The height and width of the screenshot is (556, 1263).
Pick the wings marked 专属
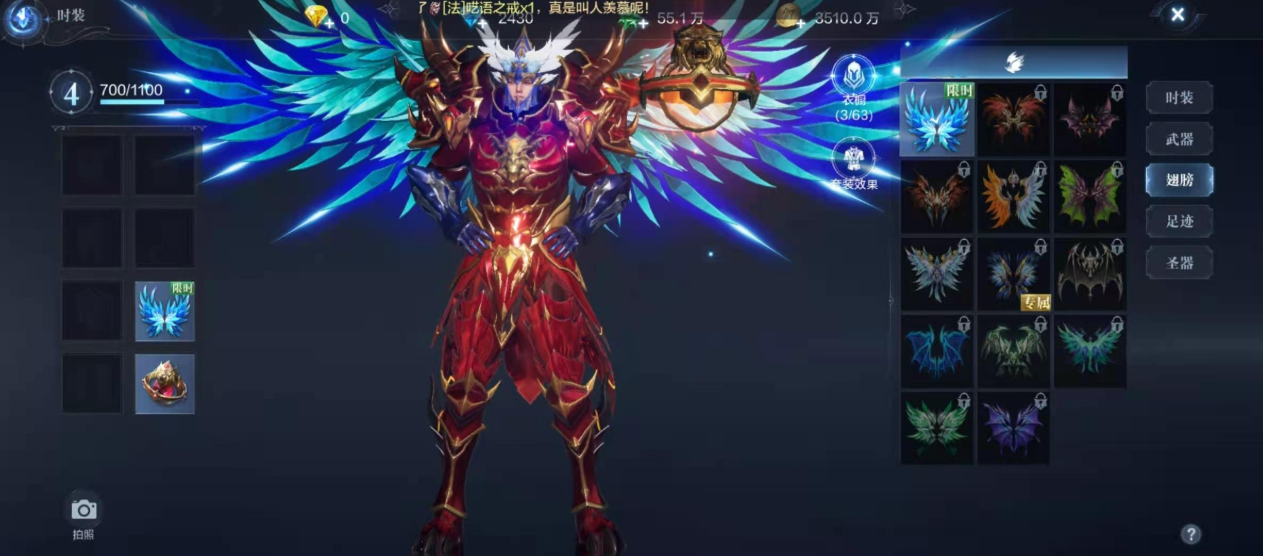[1013, 274]
